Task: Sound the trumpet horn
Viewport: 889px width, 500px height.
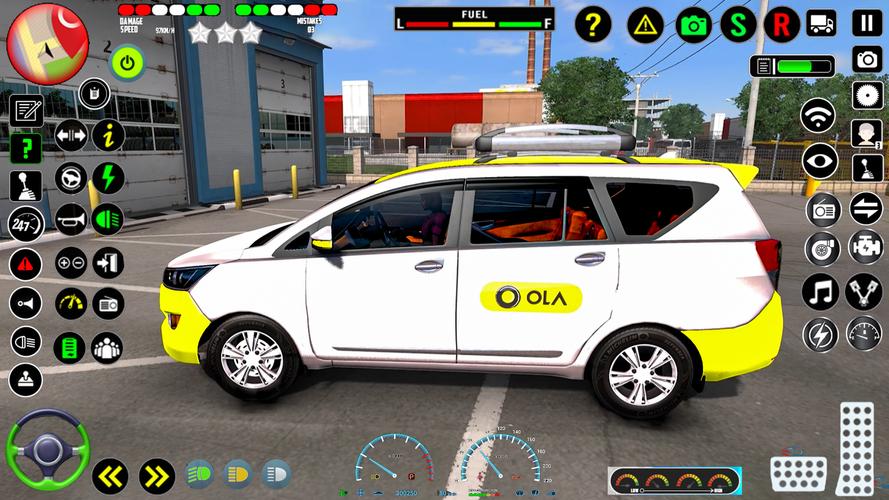Action: click(70, 219)
